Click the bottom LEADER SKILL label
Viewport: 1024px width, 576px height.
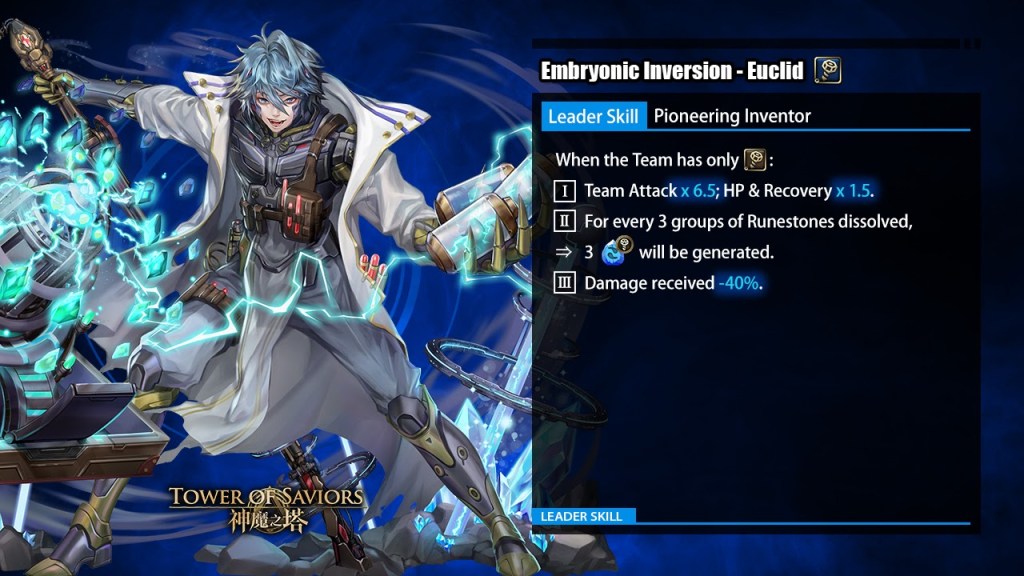(x=582, y=516)
